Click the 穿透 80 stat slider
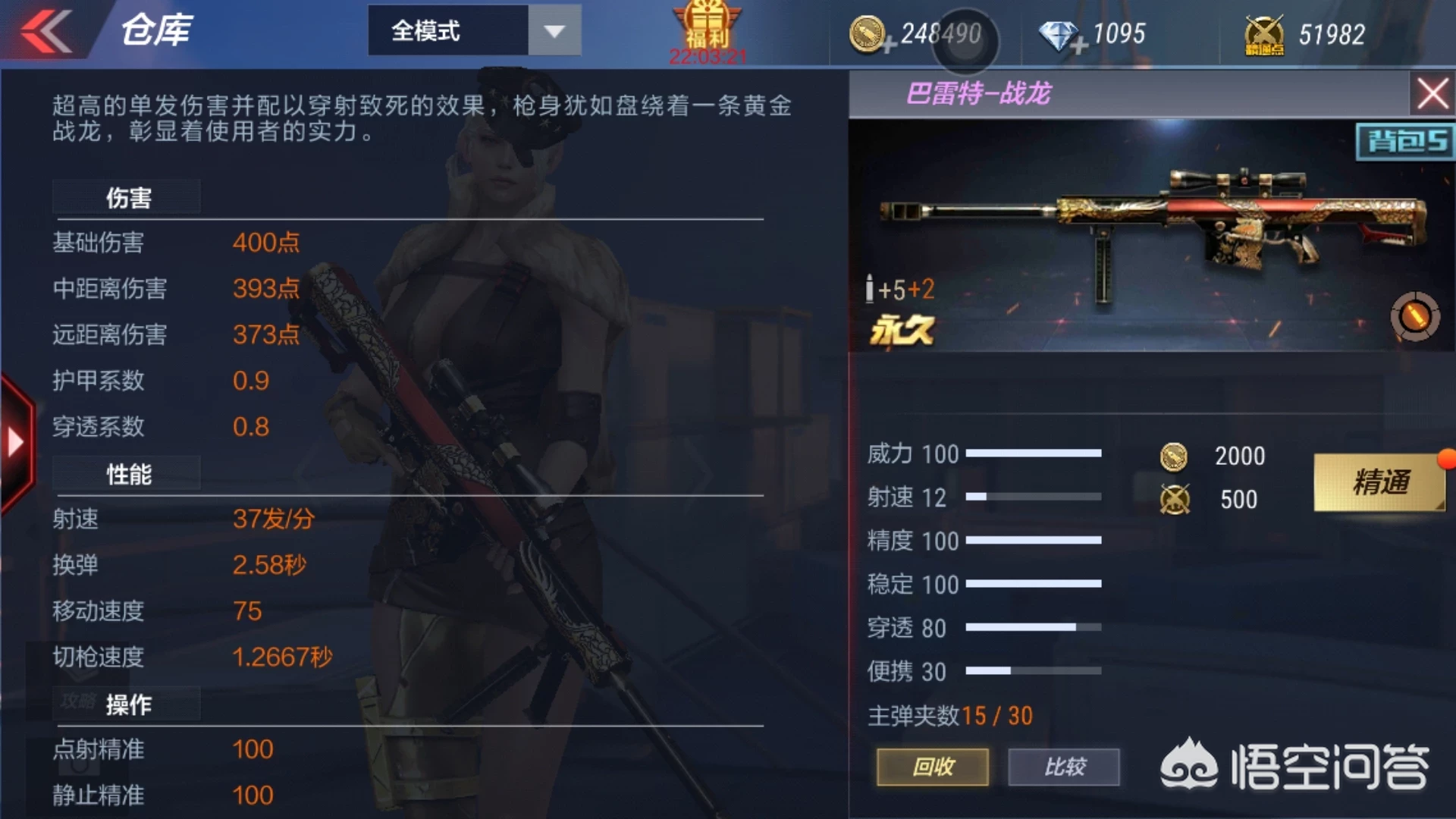 (x=1031, y=628)
